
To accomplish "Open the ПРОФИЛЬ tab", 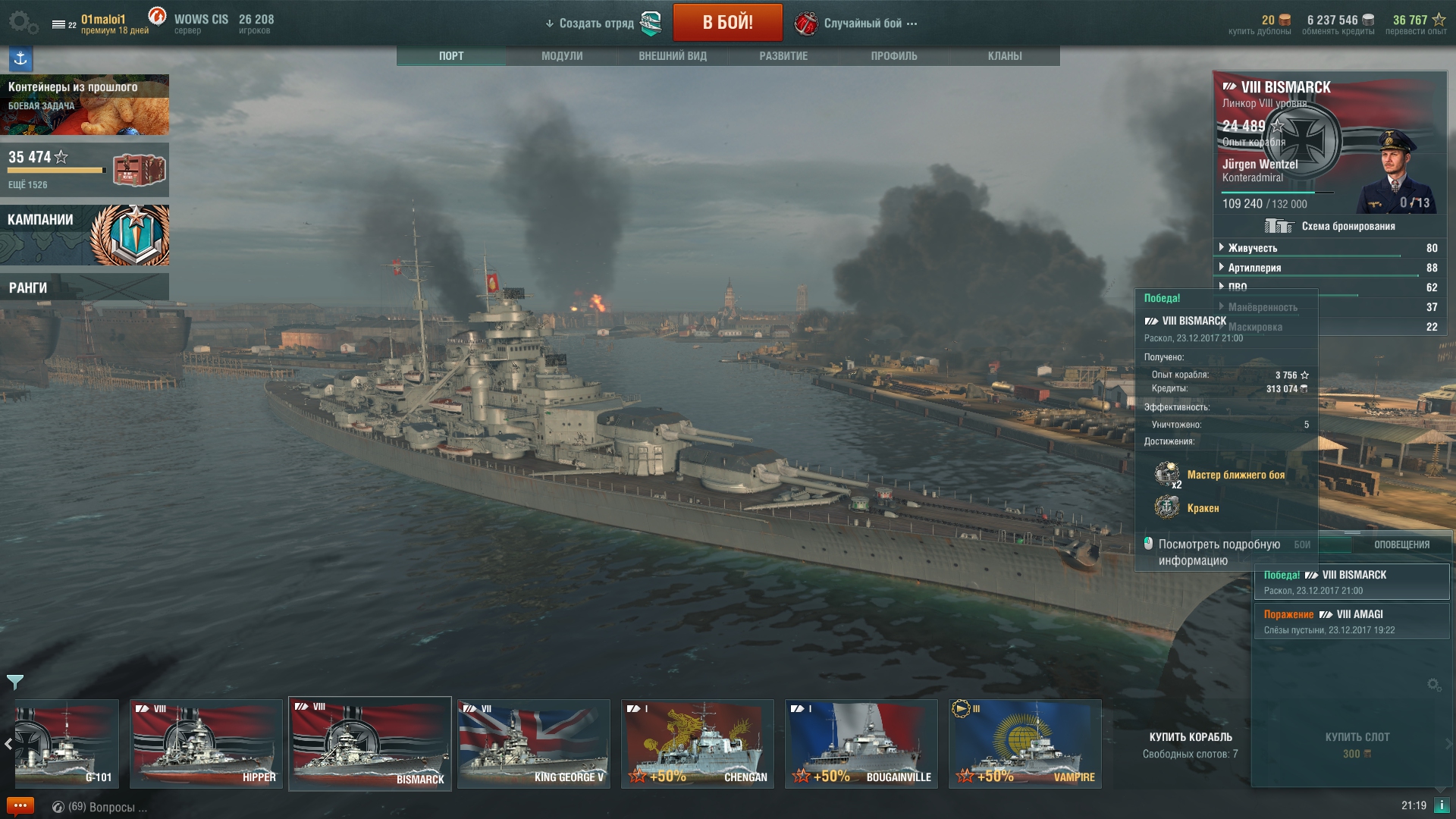I will [894, 56].
